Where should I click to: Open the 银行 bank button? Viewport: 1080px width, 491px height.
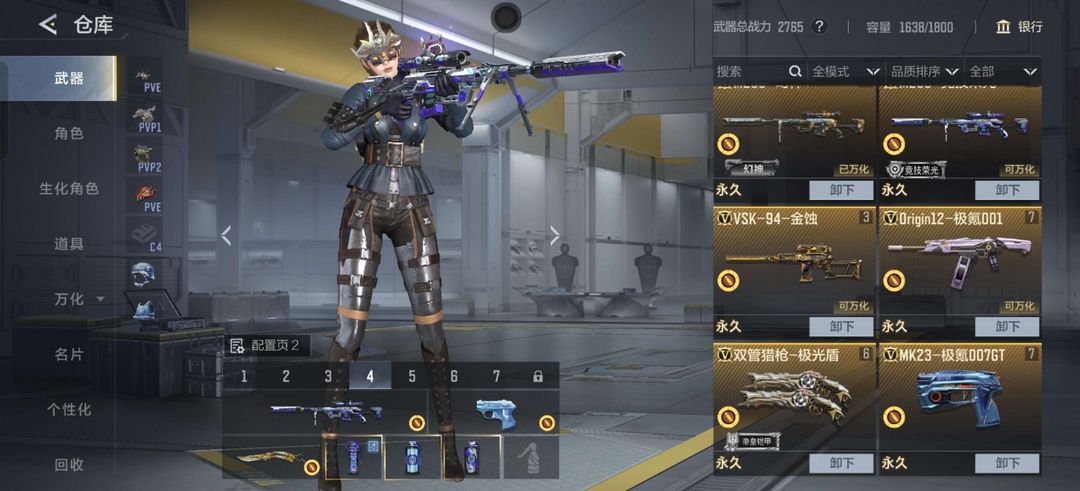point(1019,27)
